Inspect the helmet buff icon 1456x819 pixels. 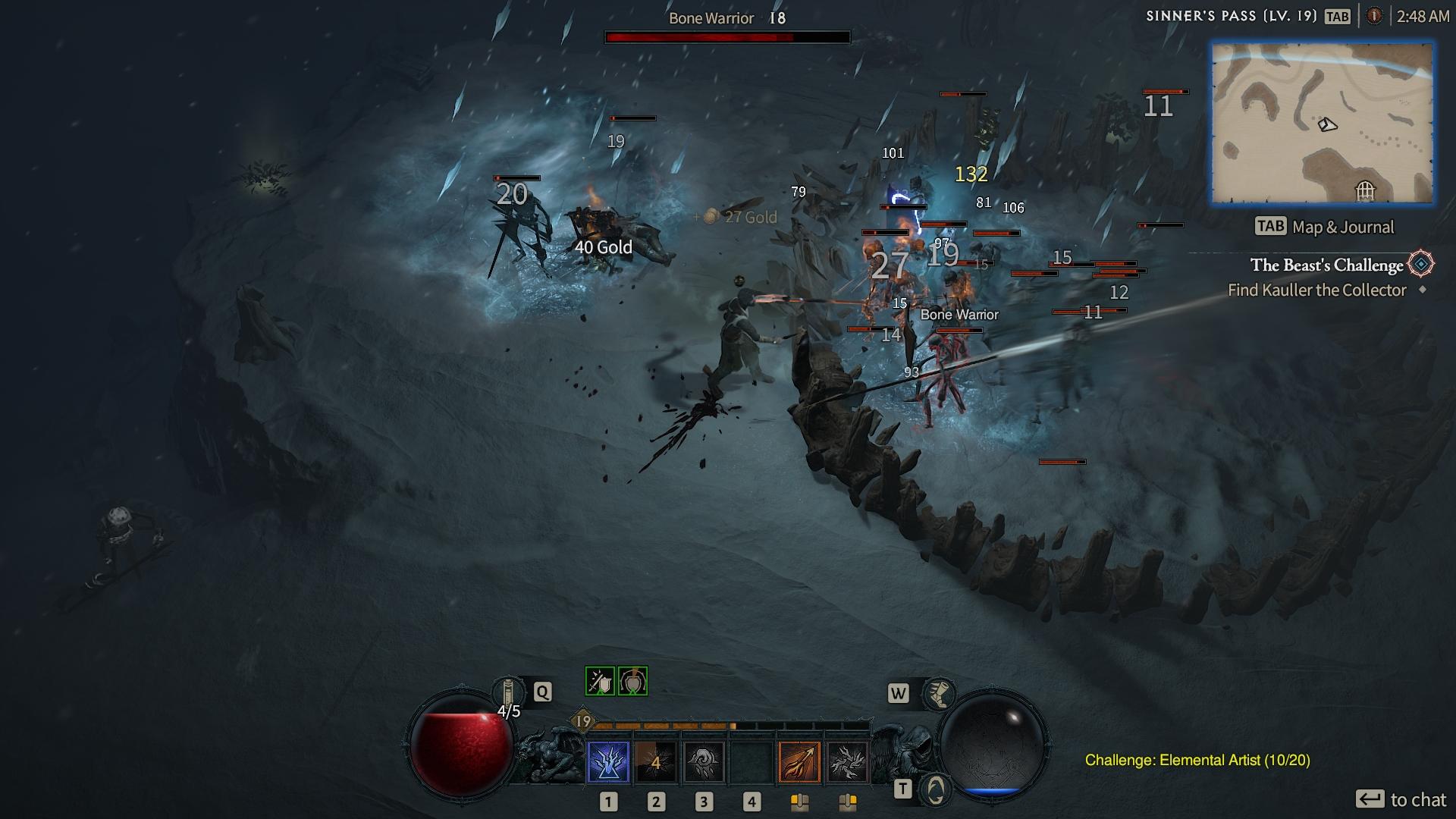pyautogui.click(x=632, y=681)
